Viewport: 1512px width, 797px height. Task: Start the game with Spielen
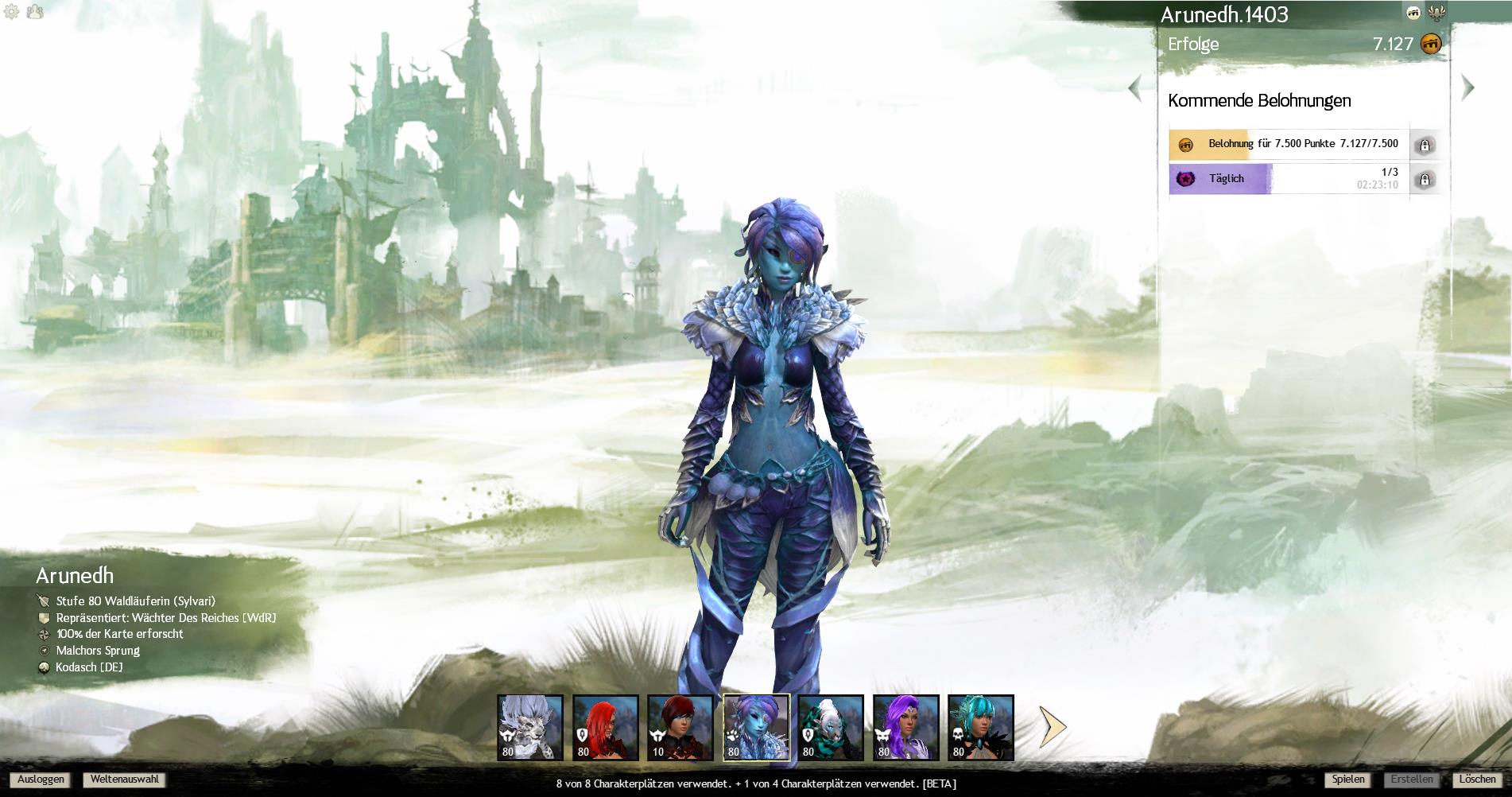pyautogui.click(x=1347, y=780)
